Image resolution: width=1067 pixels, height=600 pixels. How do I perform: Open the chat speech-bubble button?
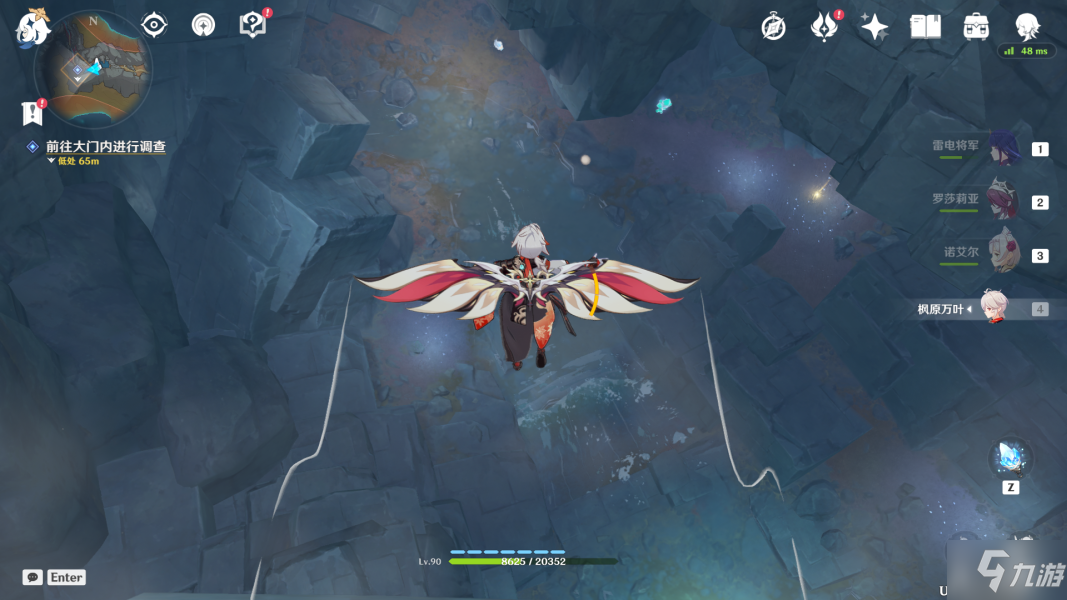pyautogui.click(x=33, y=577)
